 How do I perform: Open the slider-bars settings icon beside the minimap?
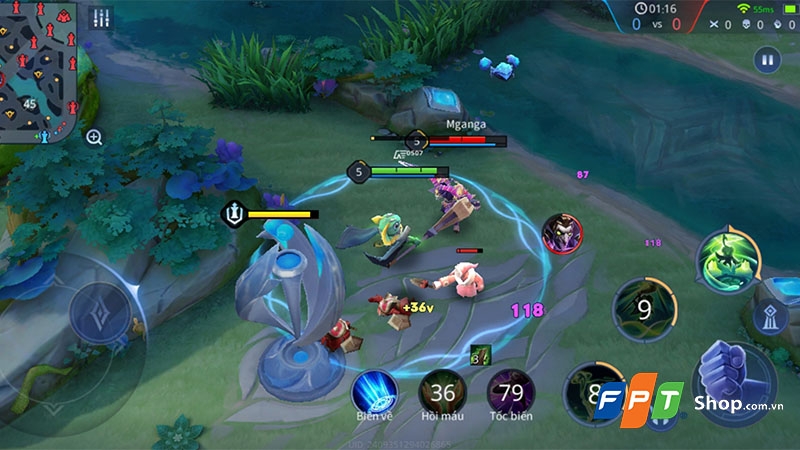point(100,18)
